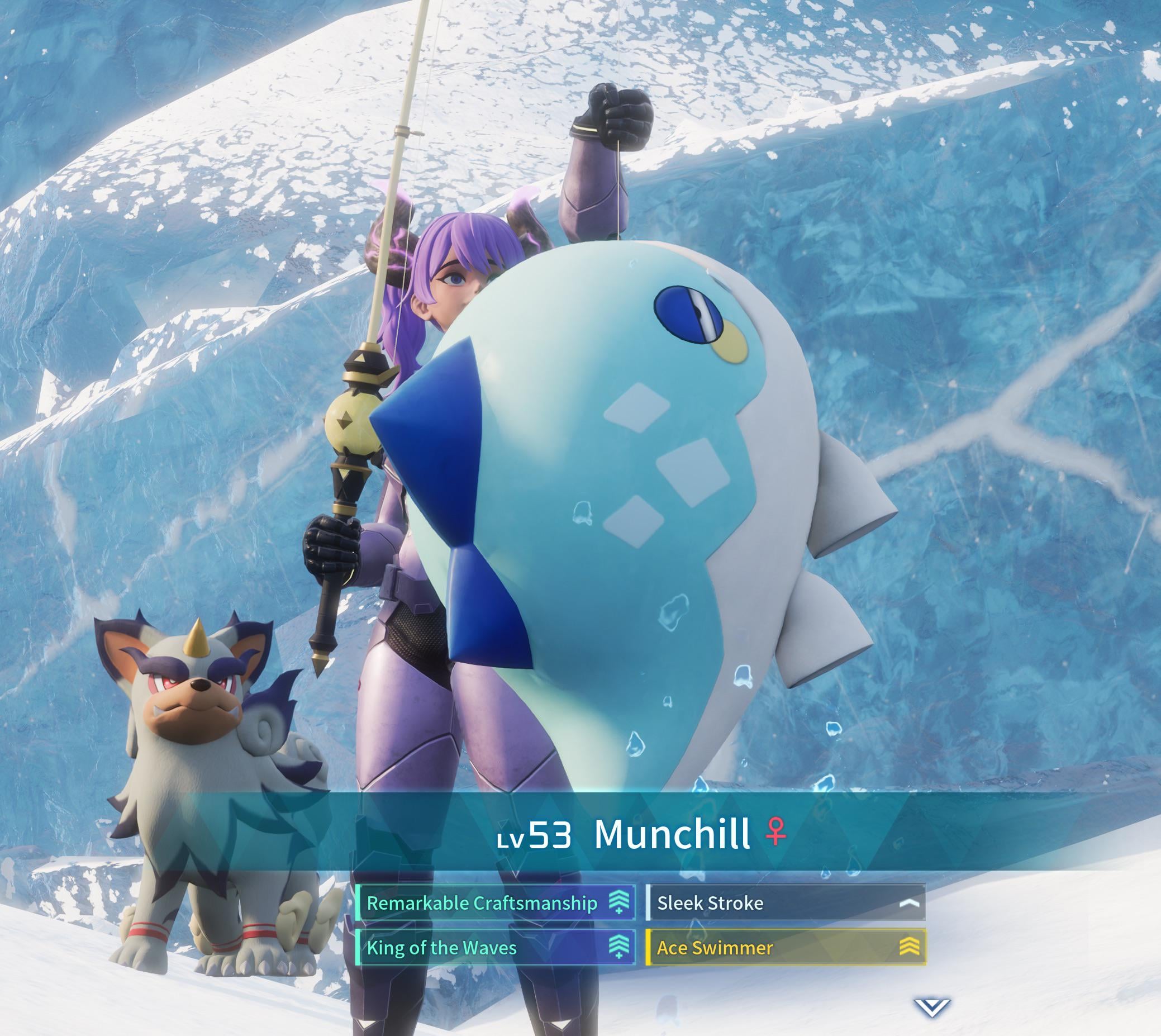Viewport: 1161px width, 1036px height.
Task: Select the Ace Swimmer passive skill
Action: coord(786,948)
